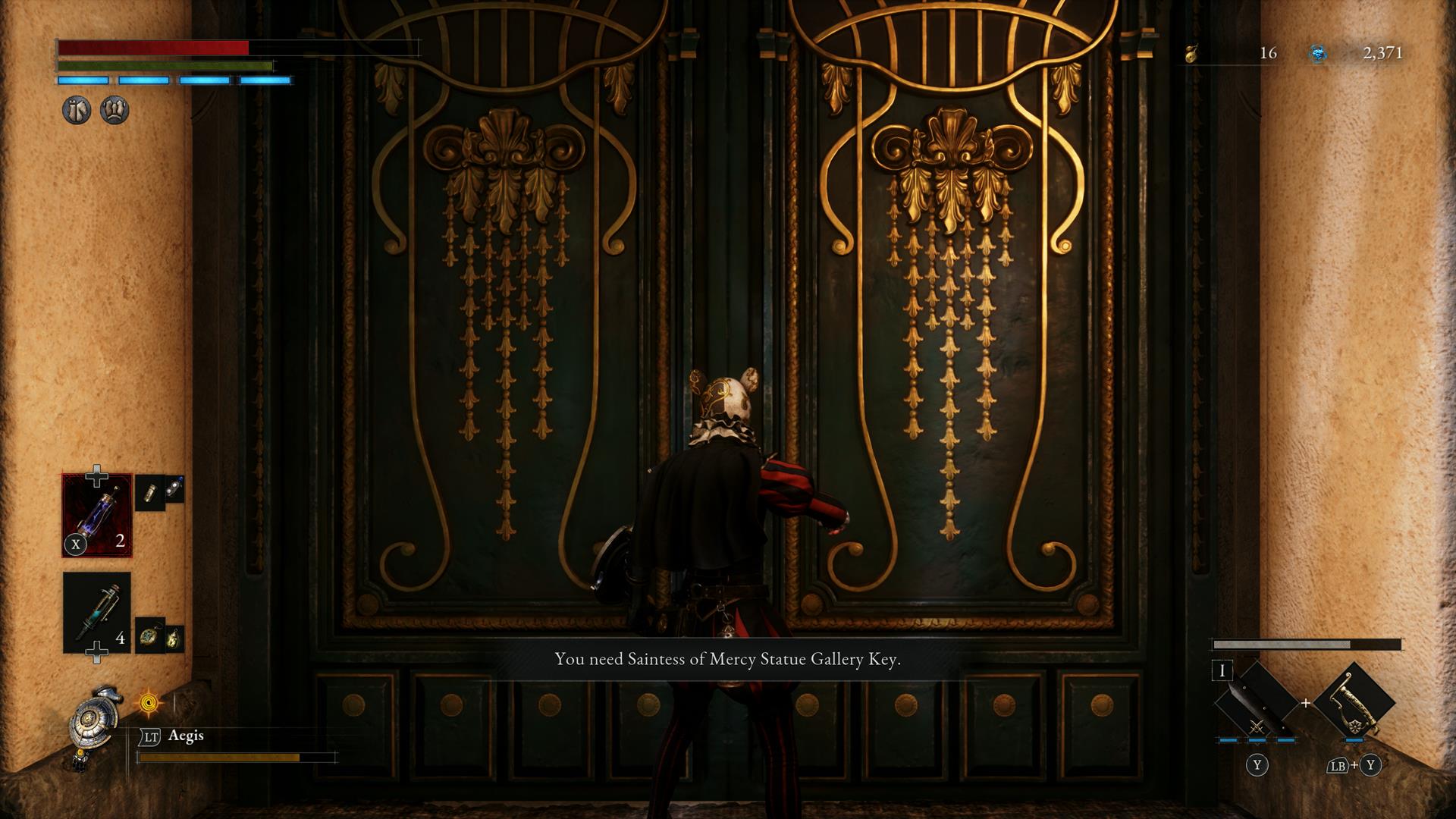Image resolution: width=1456 pixels, height=819 pixels.
Task: Click the right frowning-face status effect icon
Action: (115, 111)
